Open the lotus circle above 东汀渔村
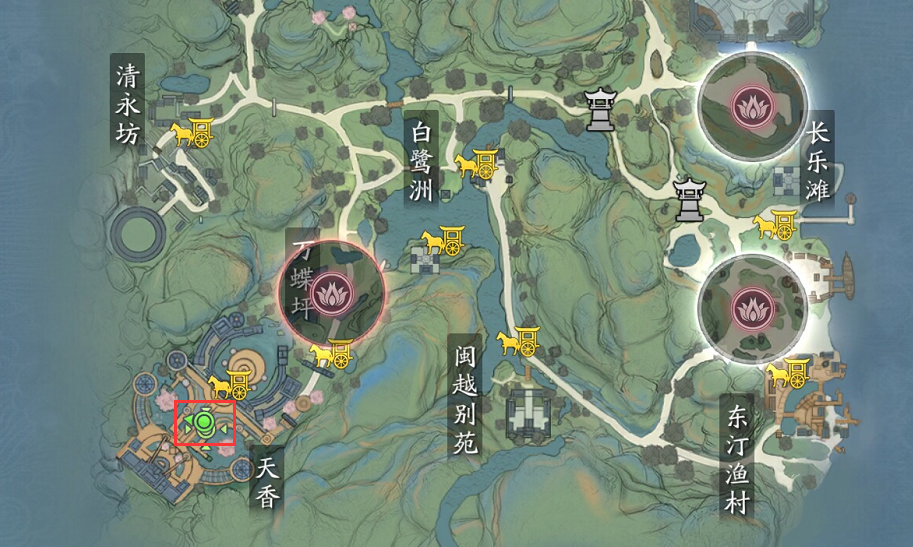This screenshot has width=913, height=547. click(x=752, y=307)
